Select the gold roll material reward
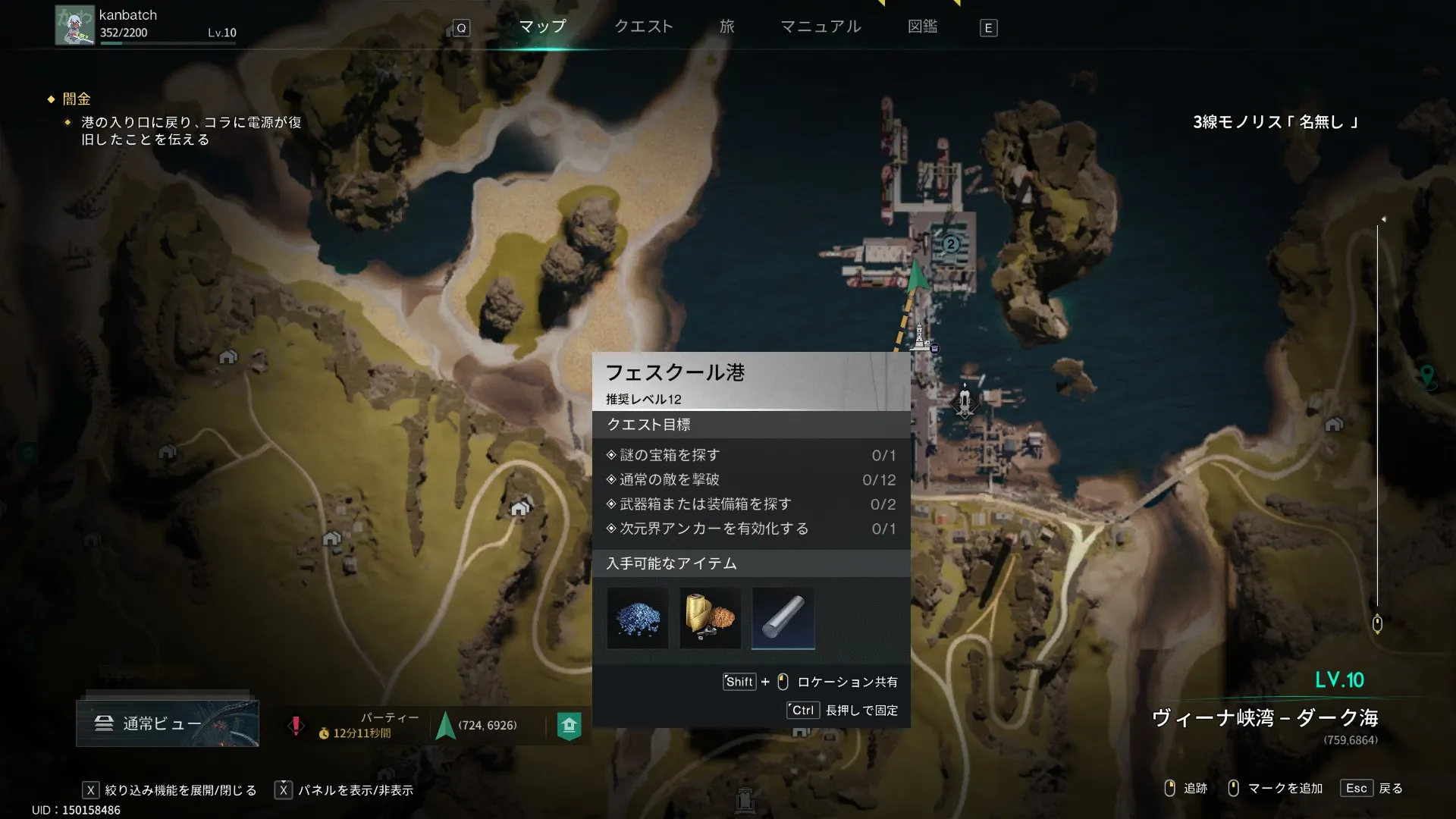The image size is (1456, 819). 710,619
